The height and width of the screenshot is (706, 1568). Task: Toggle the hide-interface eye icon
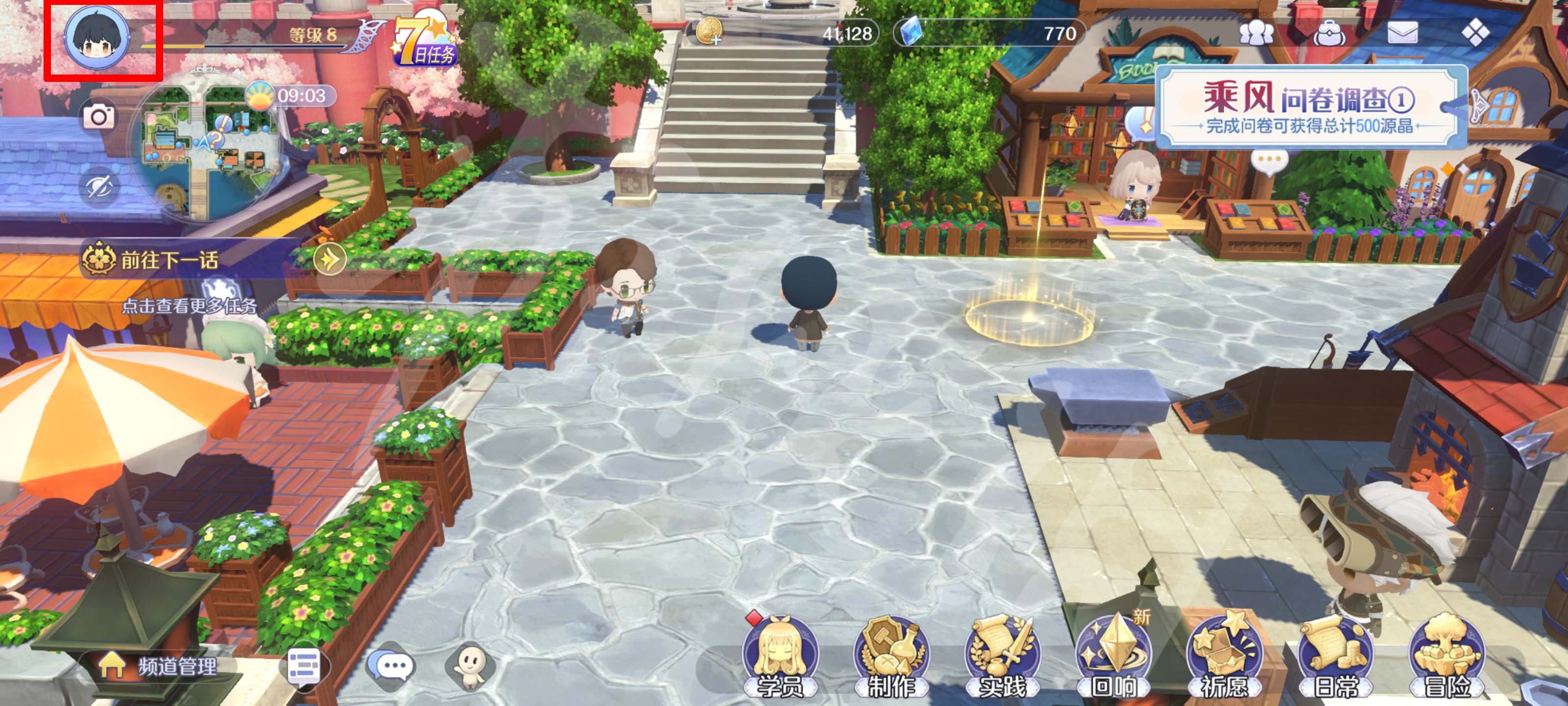click(x=98, y=186)
